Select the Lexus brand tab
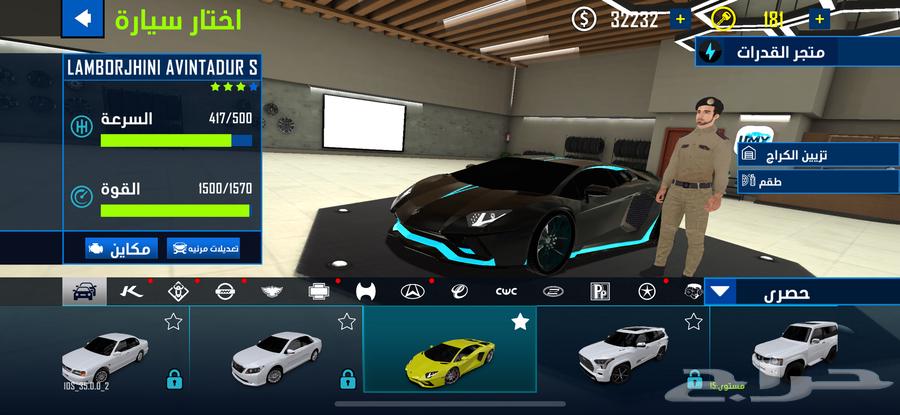The width and height of the screenshot is (900, 415). click(553, 292)
